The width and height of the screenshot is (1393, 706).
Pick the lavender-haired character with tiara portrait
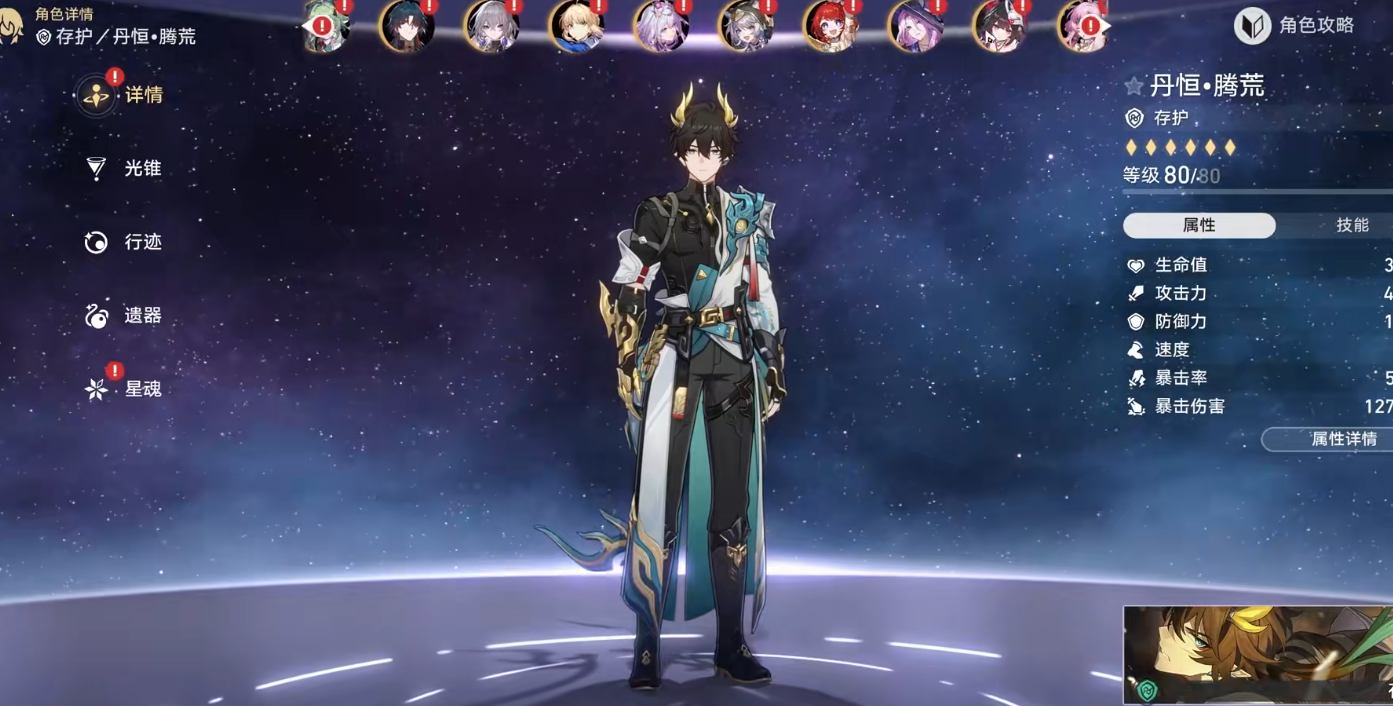(661, 26)
